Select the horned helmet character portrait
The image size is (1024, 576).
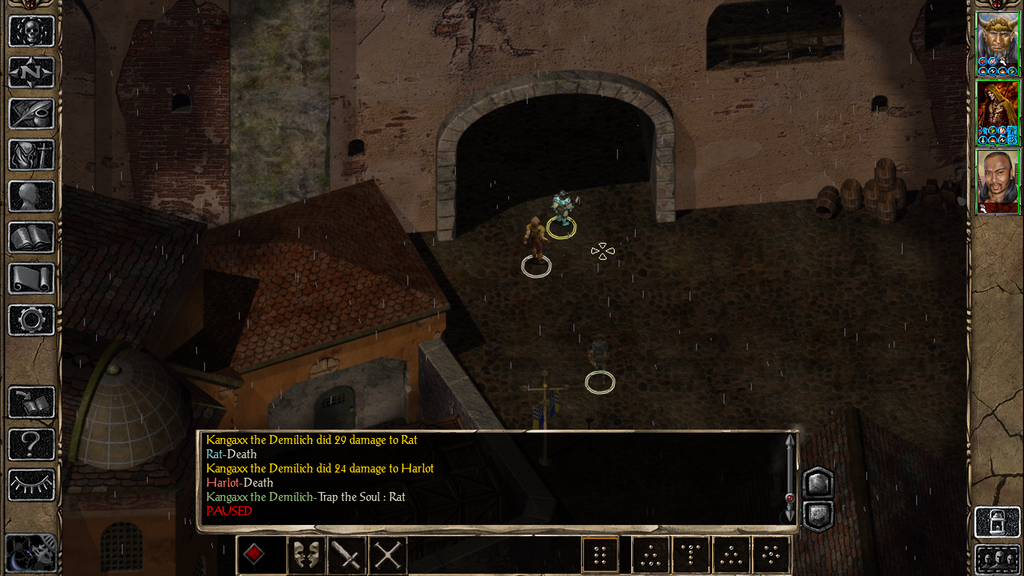[997, 43]
